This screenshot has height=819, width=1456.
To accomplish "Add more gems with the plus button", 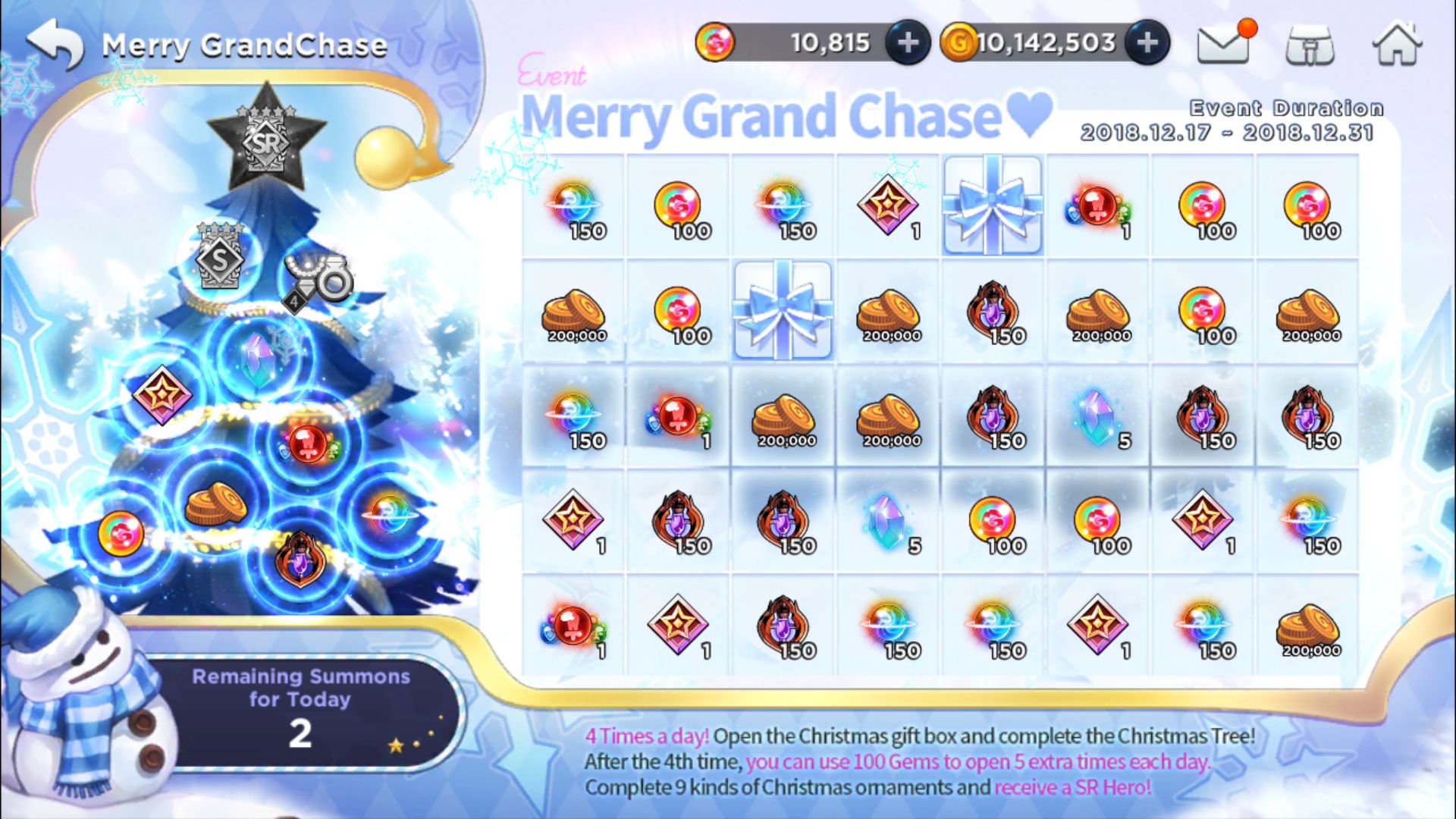I will point(908,43).
